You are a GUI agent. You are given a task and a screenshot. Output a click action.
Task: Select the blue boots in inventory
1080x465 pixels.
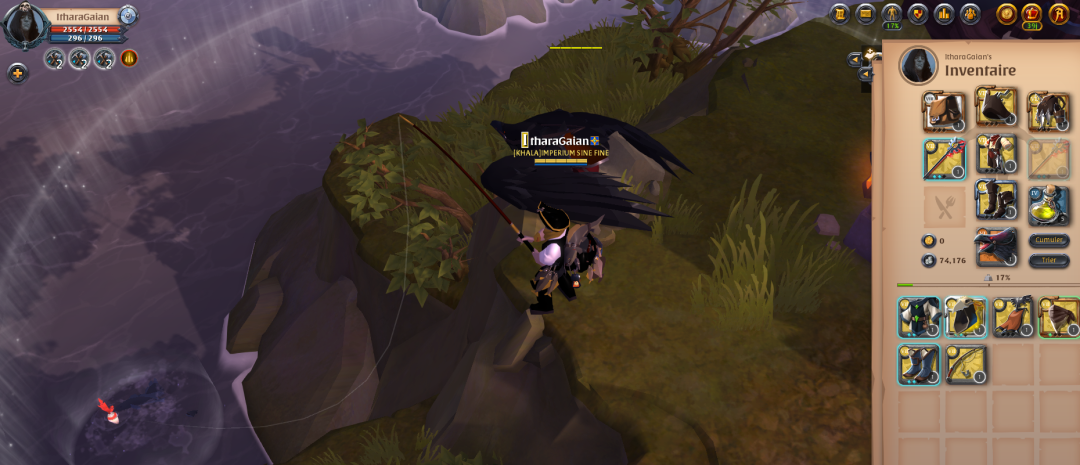point(918,365)
